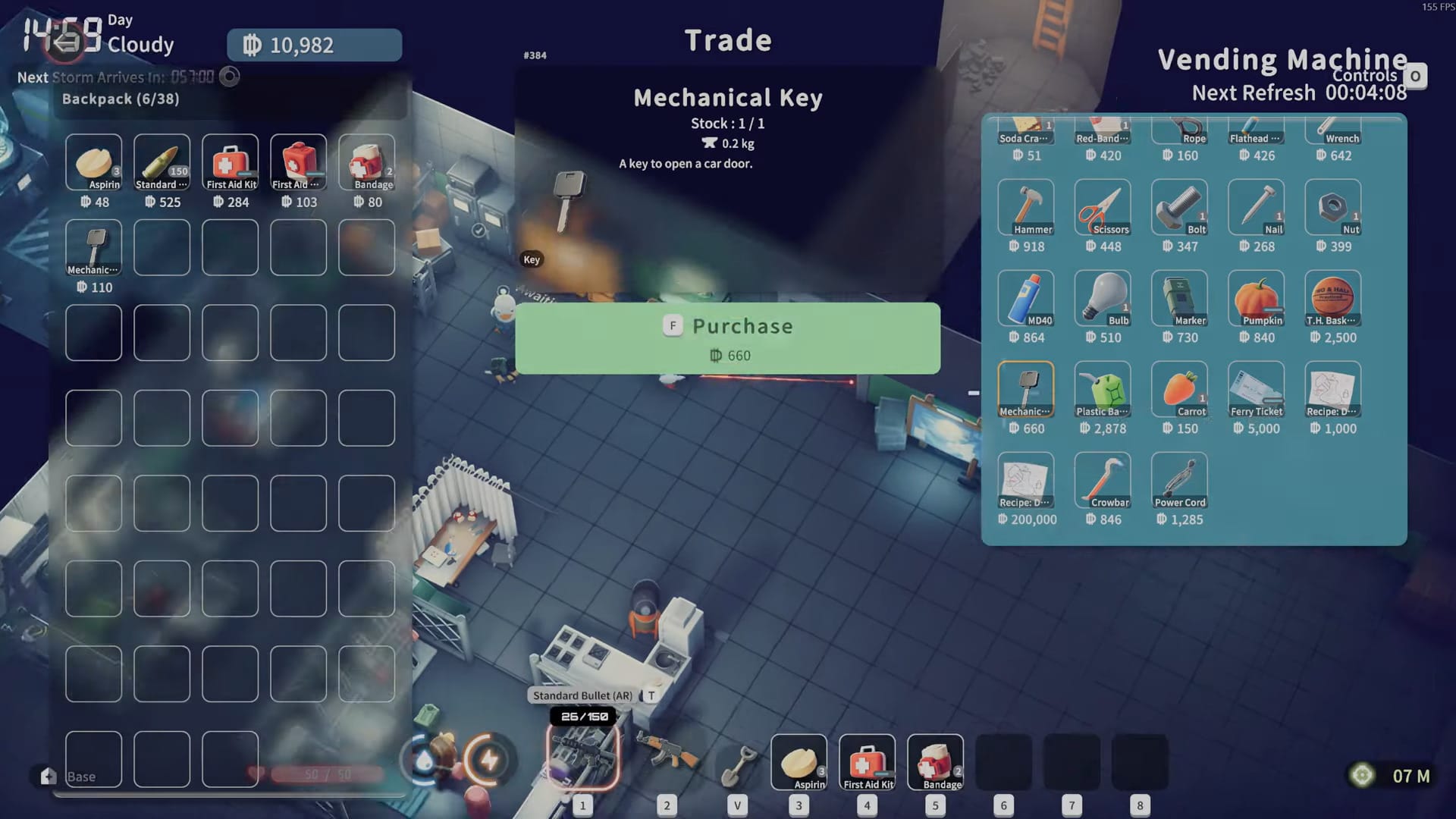Select the Standard bullets in the backpack
The height and width of the screenshot is (819, 1456).
[162, 162]
